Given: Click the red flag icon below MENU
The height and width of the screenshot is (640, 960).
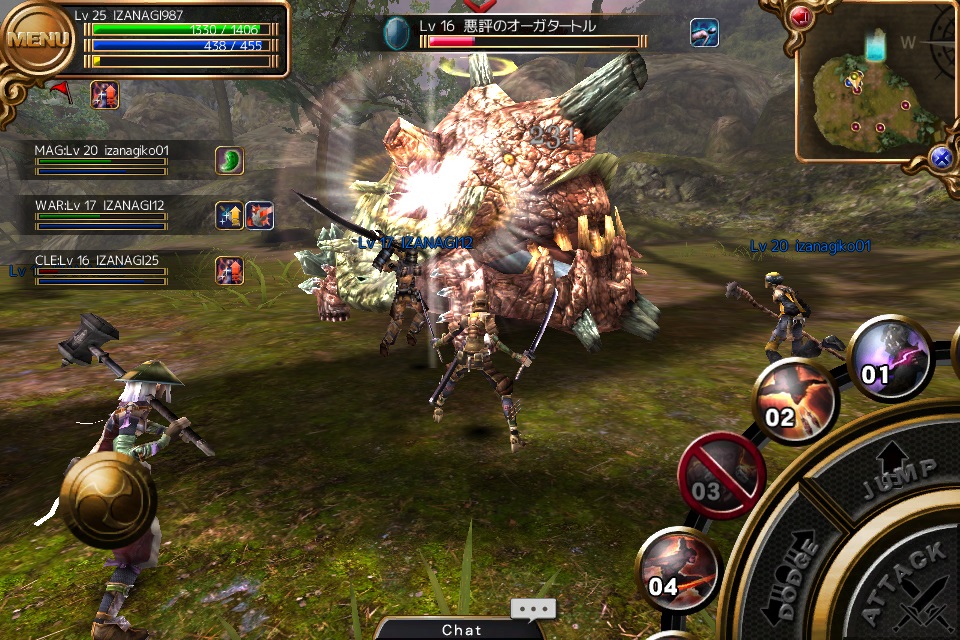Looking at the screenshot, I should coord(60,91).
